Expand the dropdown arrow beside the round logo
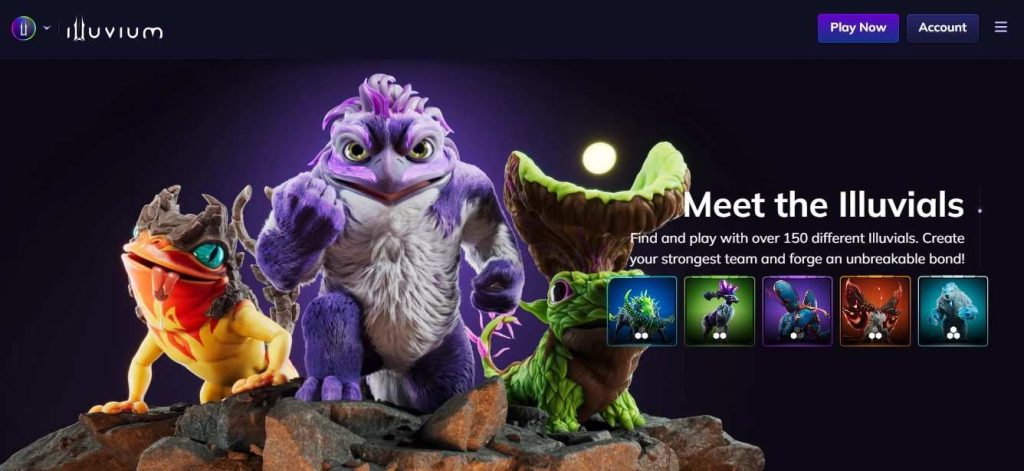The height and width of the screenshot is (471, 1024). pos(47,28)
